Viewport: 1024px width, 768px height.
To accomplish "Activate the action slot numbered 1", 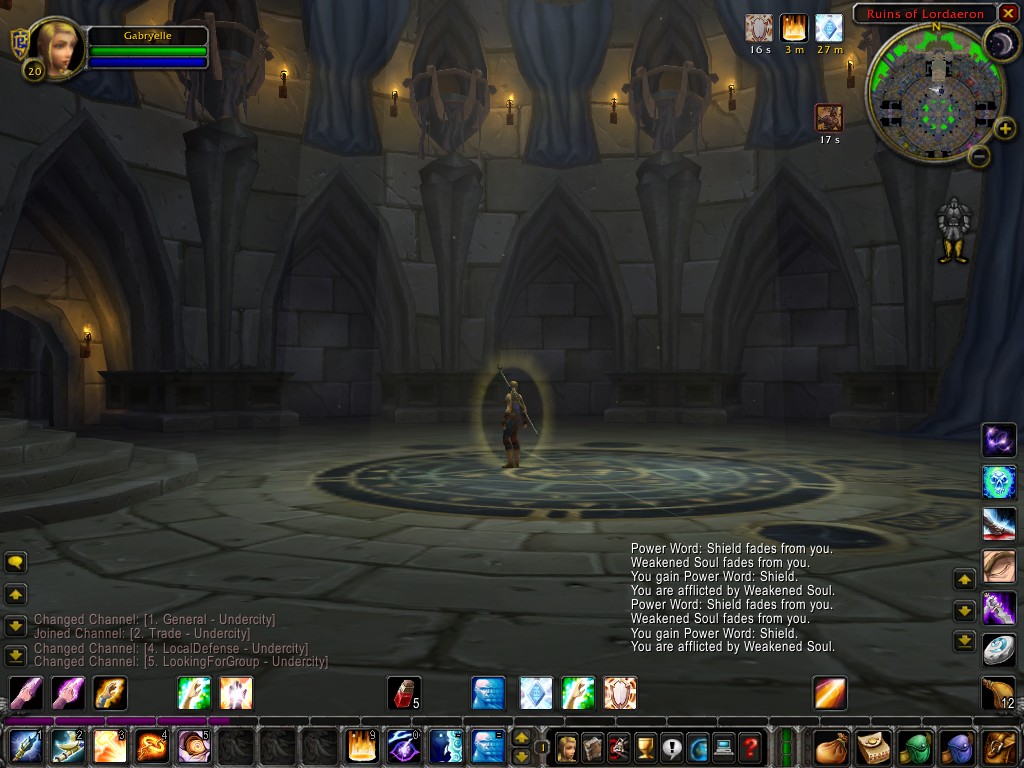I will 24,746.
